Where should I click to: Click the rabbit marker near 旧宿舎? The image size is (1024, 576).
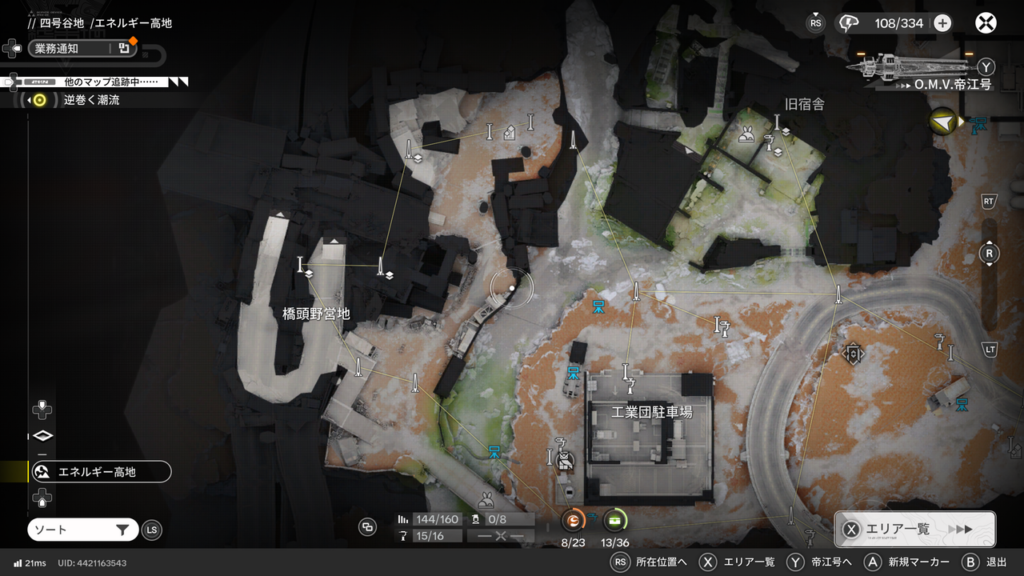coord(746,135)
